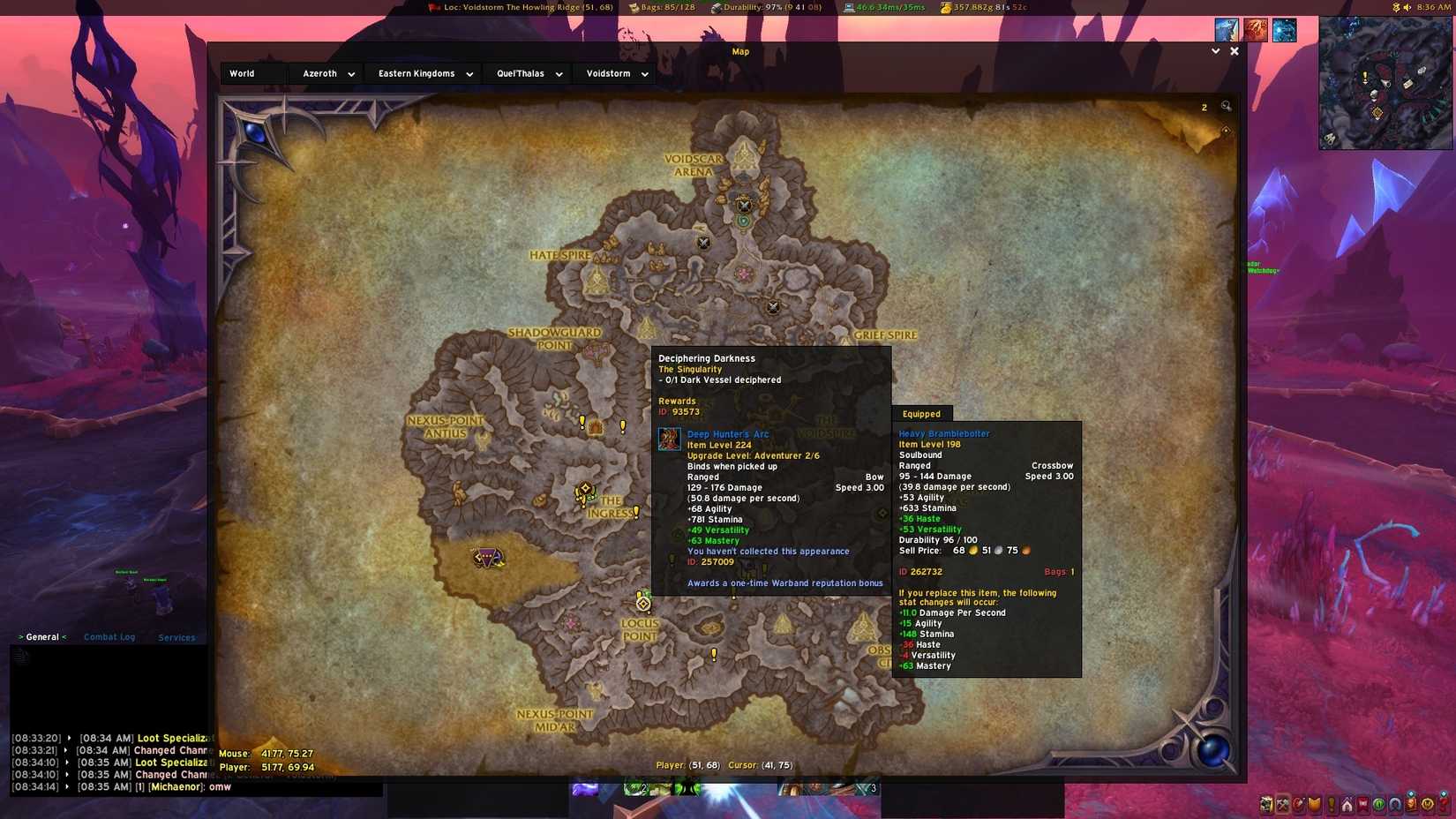Screen dimensions: 1456x819
Task: Open the Help question mark icon
Action: click(x=1445, y=805)
